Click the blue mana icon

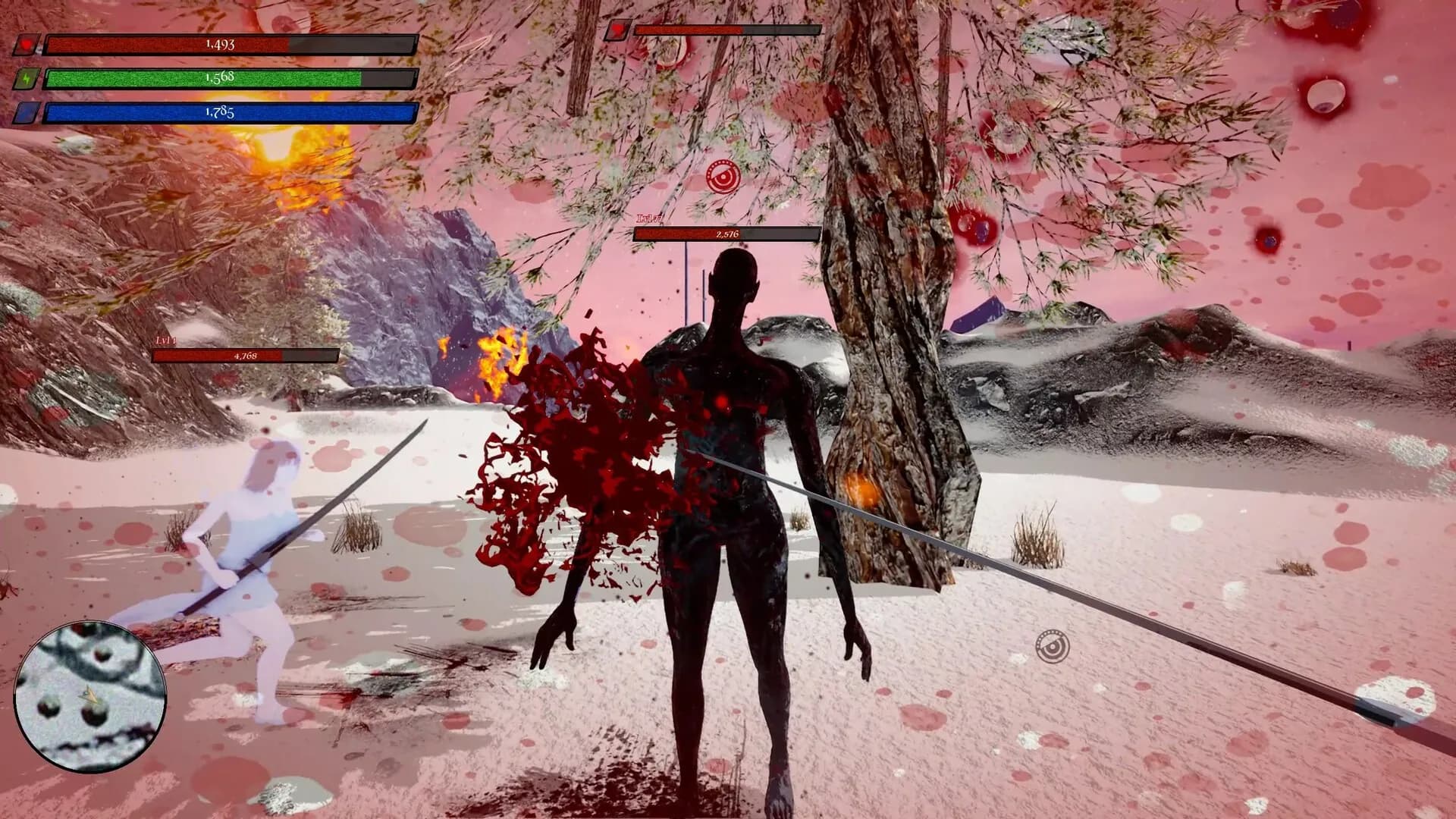[27, 113]
